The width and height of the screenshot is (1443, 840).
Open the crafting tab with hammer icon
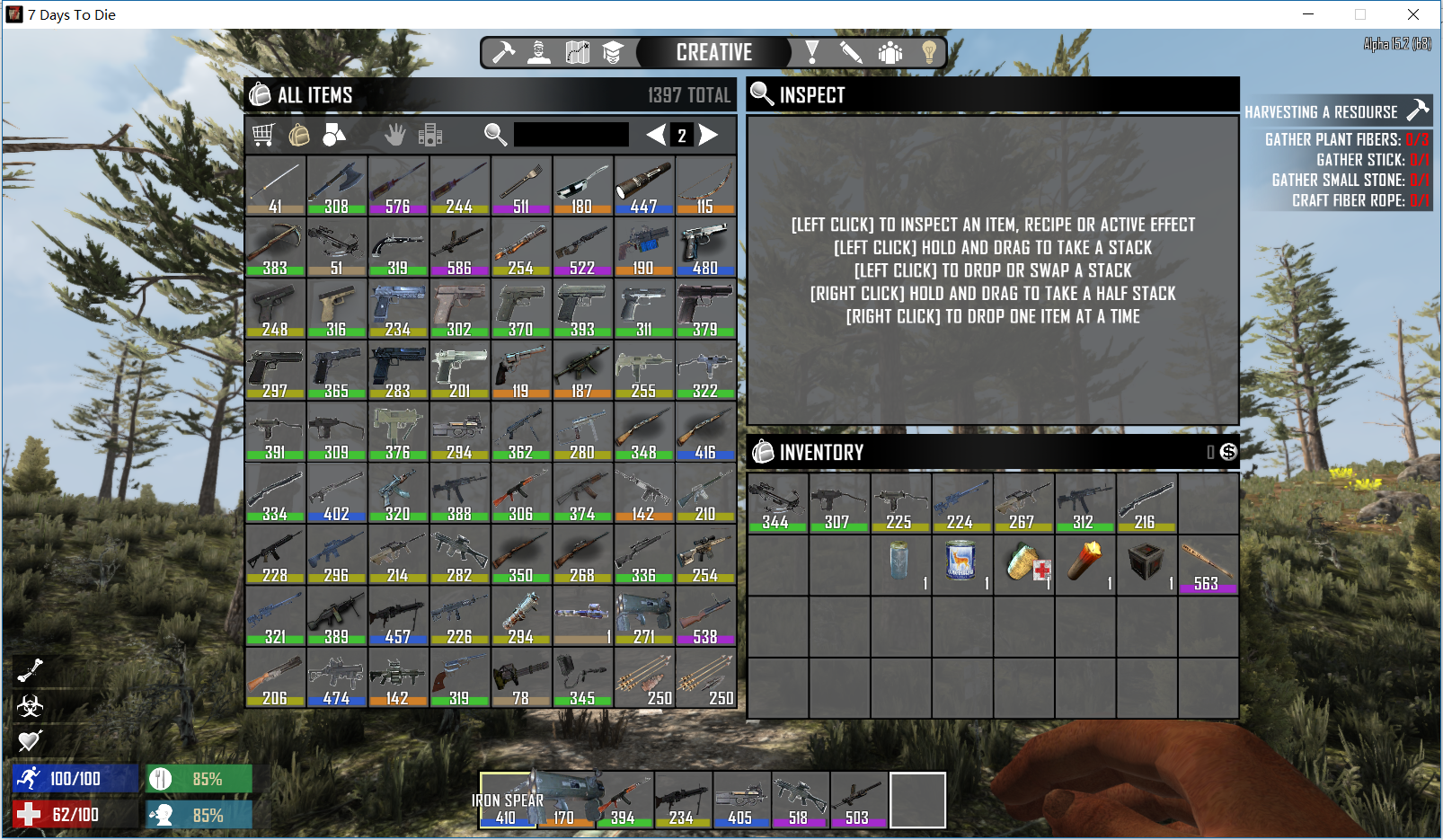pyautogui.click(x=503, y=52)
